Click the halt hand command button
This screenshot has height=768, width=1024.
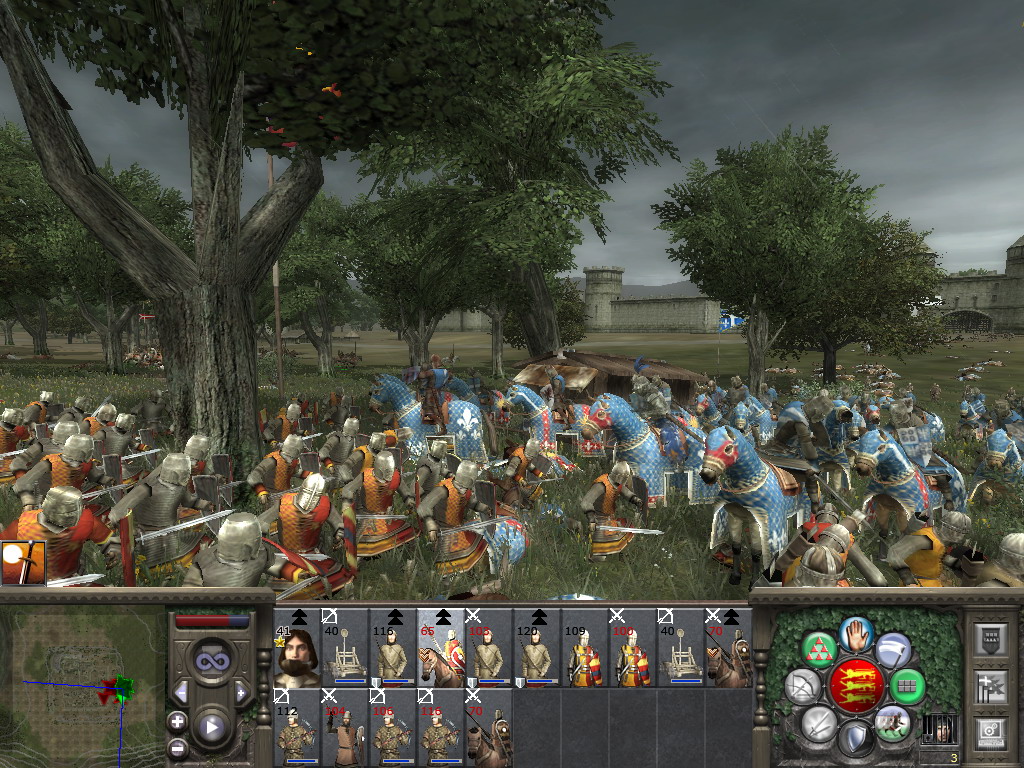(x=856, y=633)
